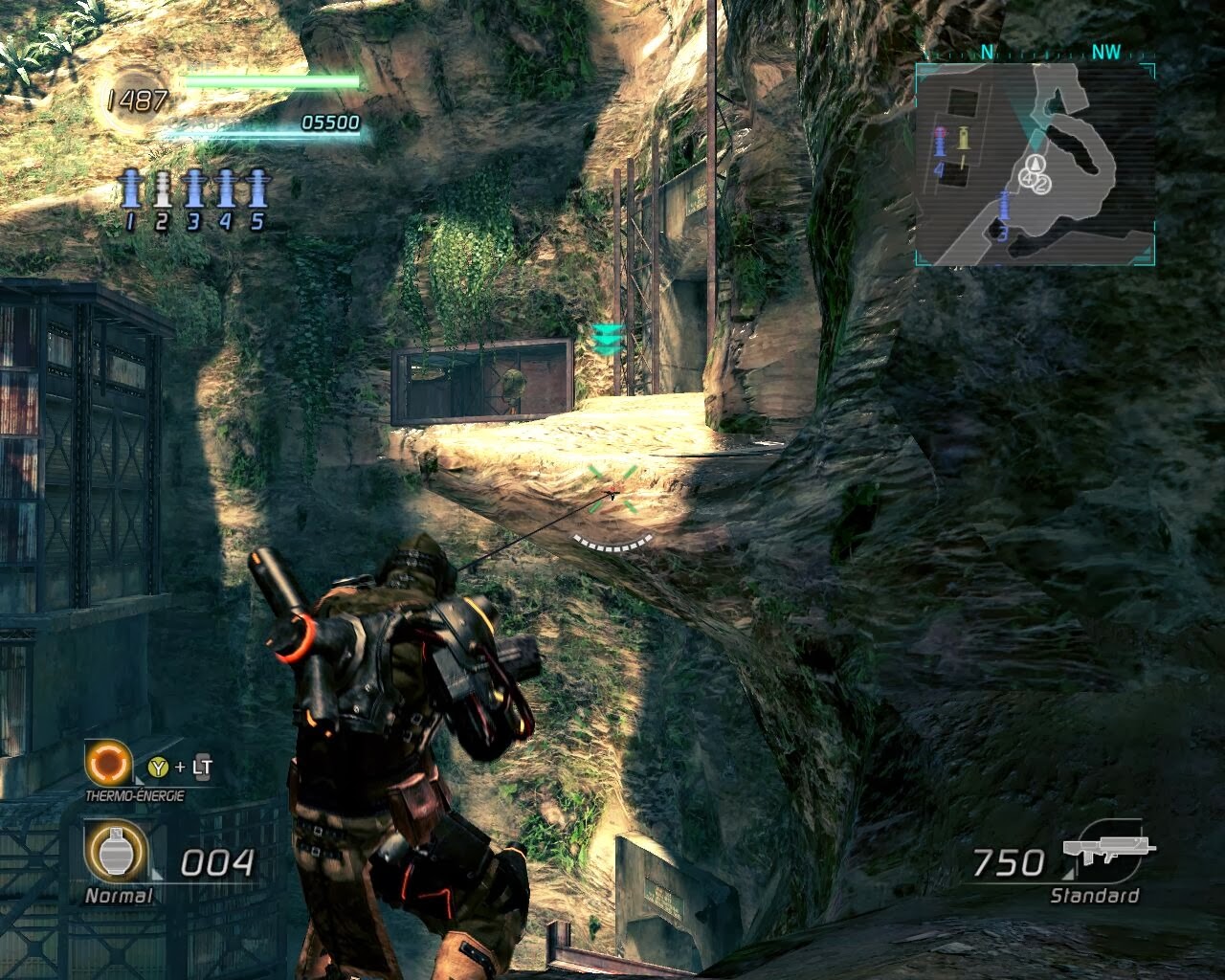Image resolution: width=1225 pixels, height=980 pixels.
Task: Select data post 4 icon
Action: coord(226,189)
